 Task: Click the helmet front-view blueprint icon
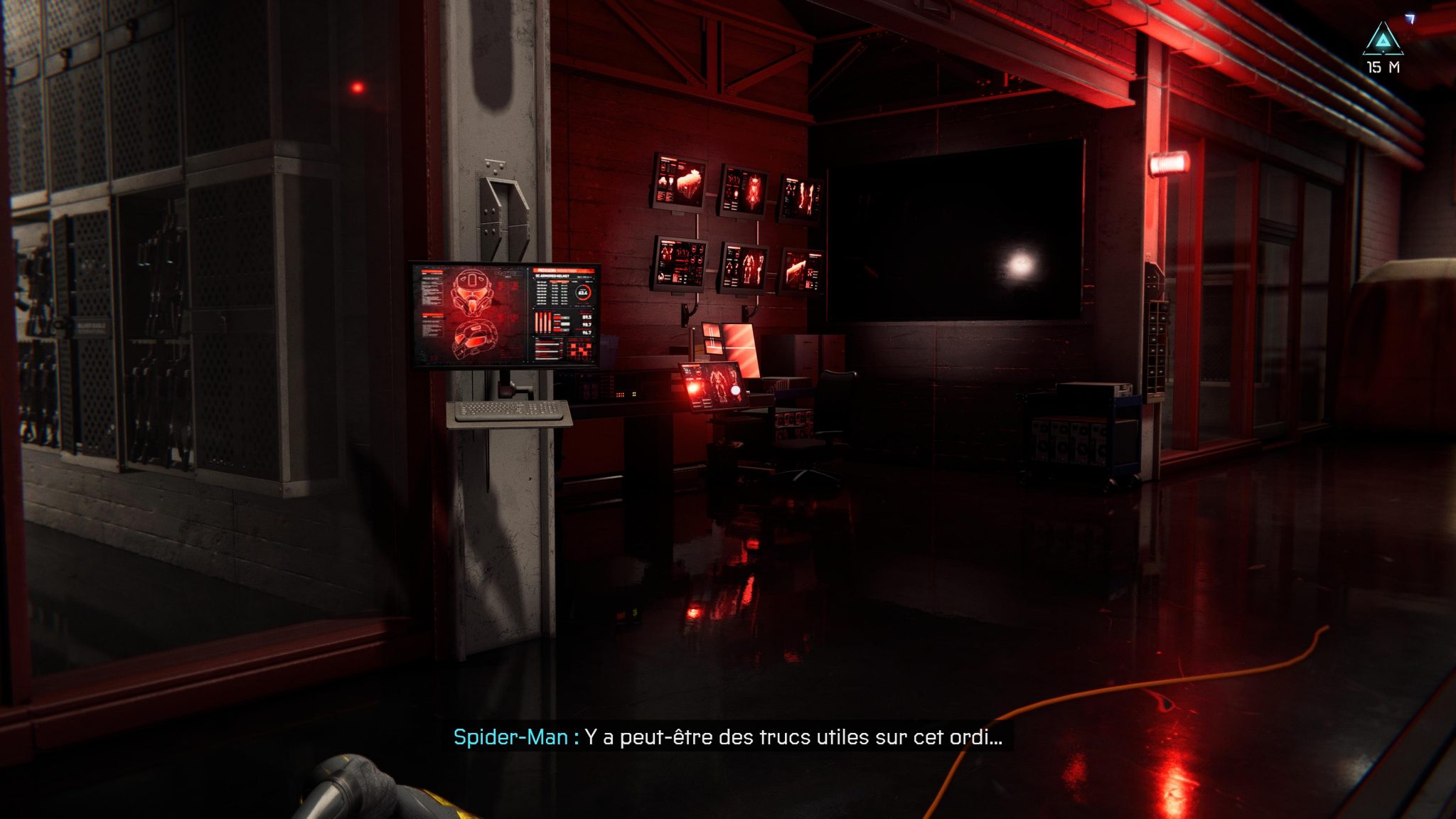pyautogui.click(x=471, y=293)
